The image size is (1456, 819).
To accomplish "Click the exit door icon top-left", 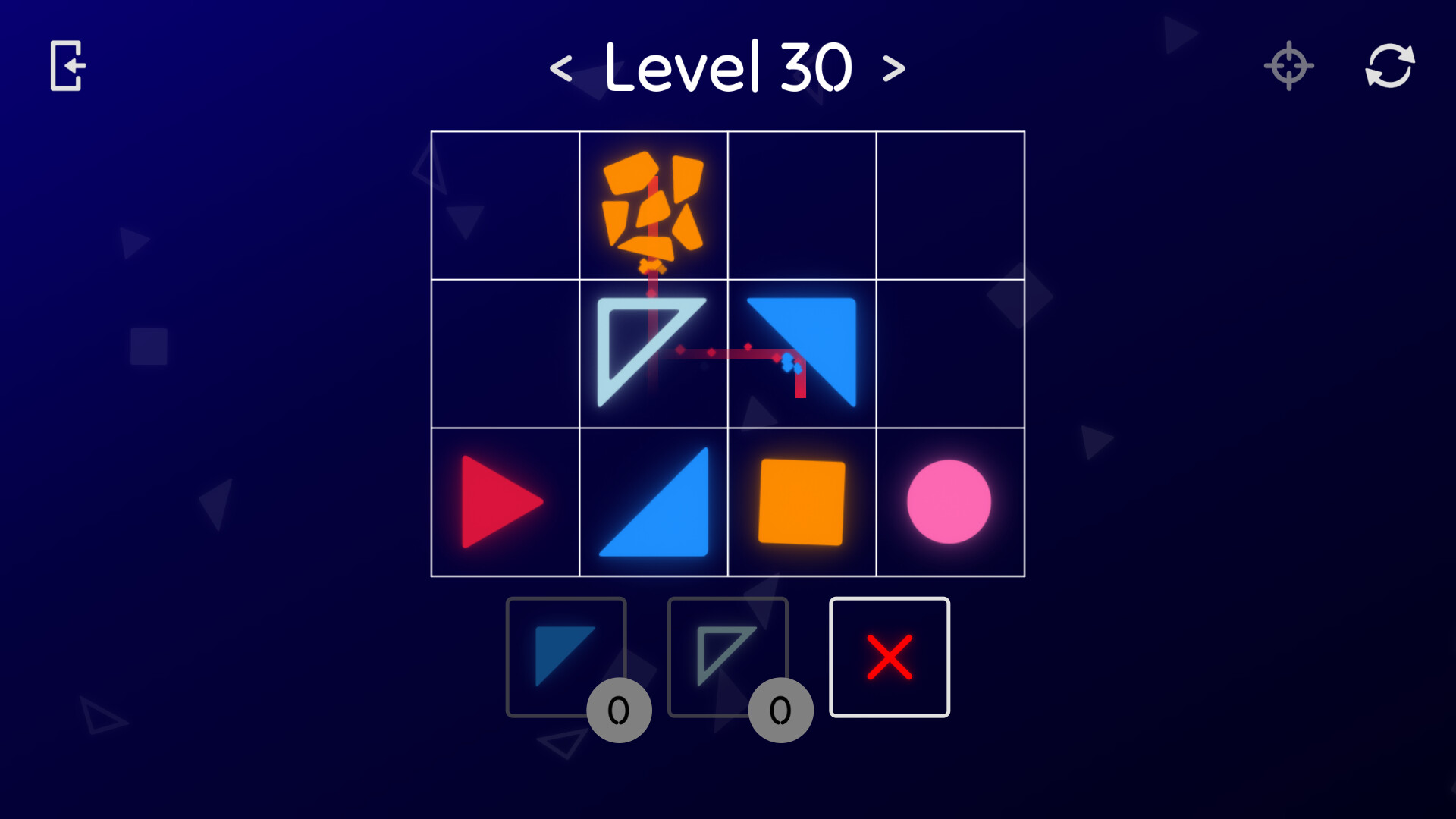I will tap(64, 65).
